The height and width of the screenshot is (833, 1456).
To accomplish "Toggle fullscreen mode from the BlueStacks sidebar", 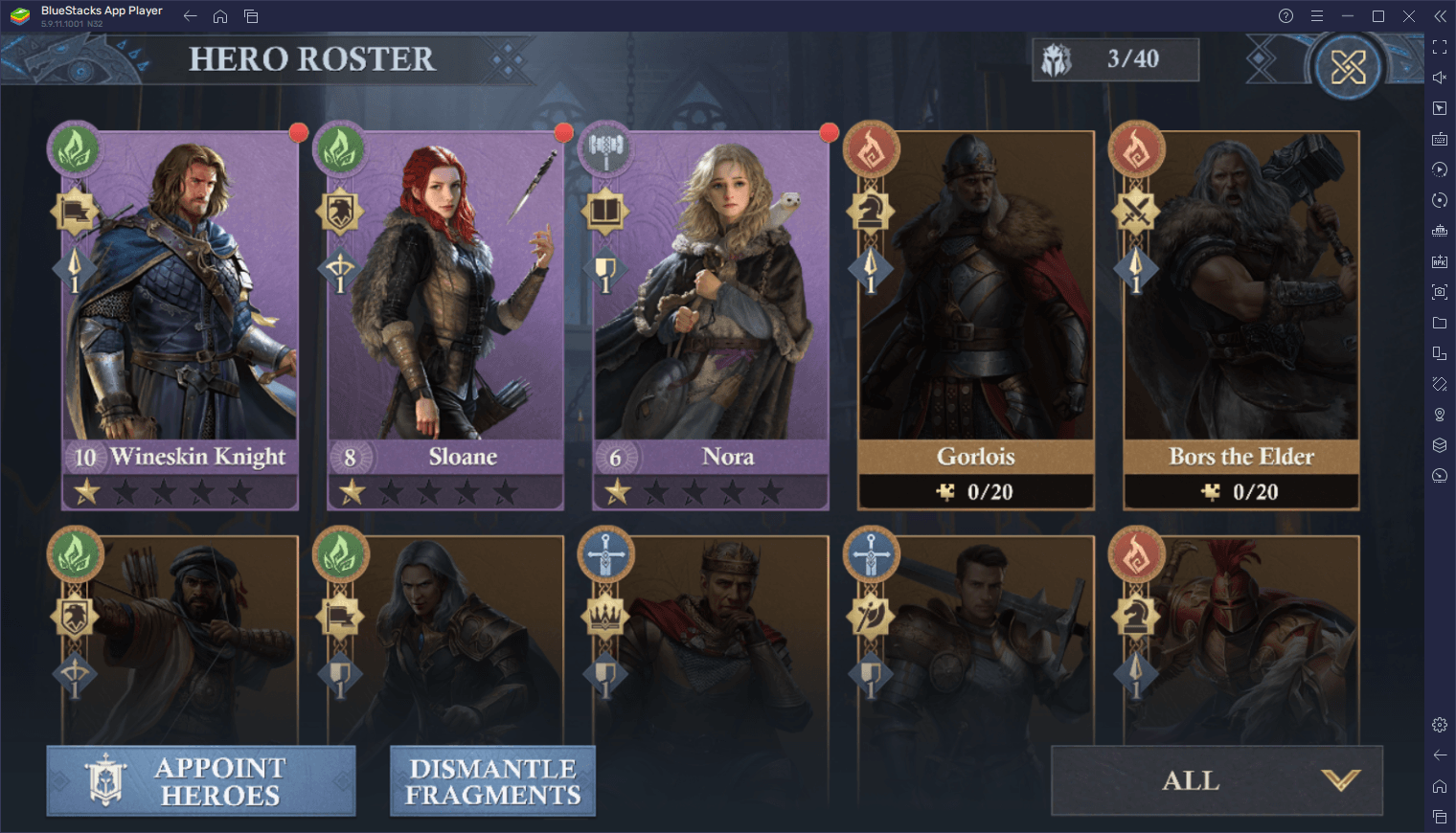I will [1440, 46].
